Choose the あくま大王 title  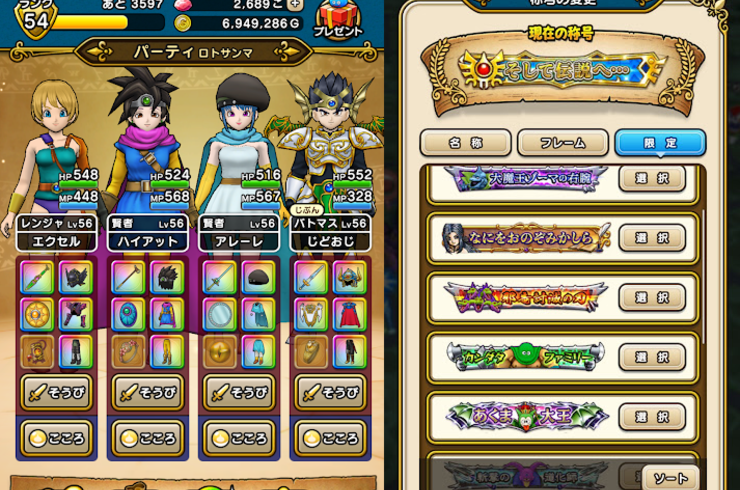point(652,416)
